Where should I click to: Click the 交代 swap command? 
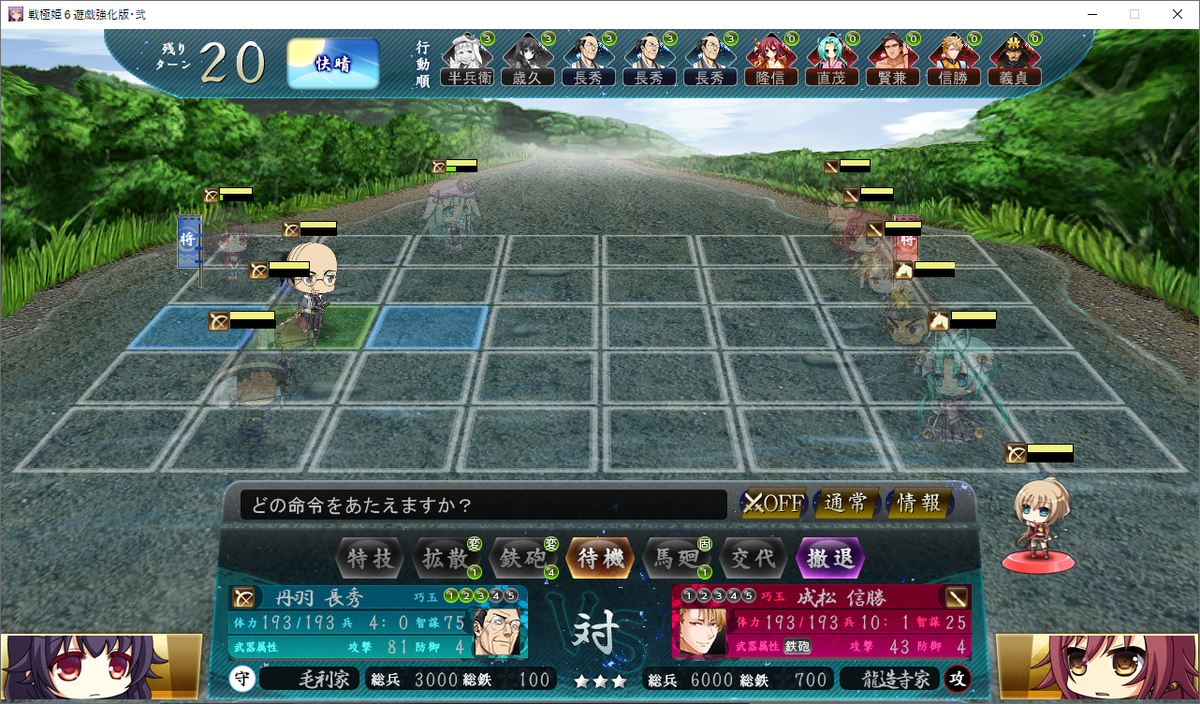(x=753, y=558)
